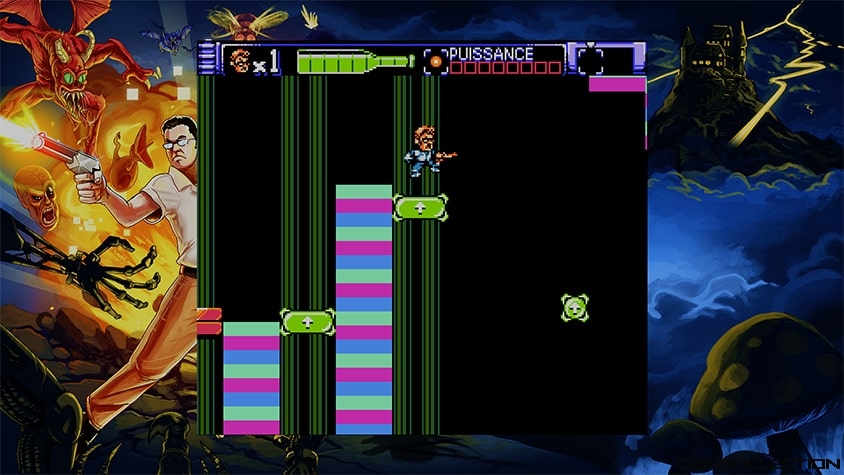The width and height of the screenshot is (844, 475).
Task: Select the orange orb weapon icon beside PUISSANCE
Action: [x=435, y=61]
